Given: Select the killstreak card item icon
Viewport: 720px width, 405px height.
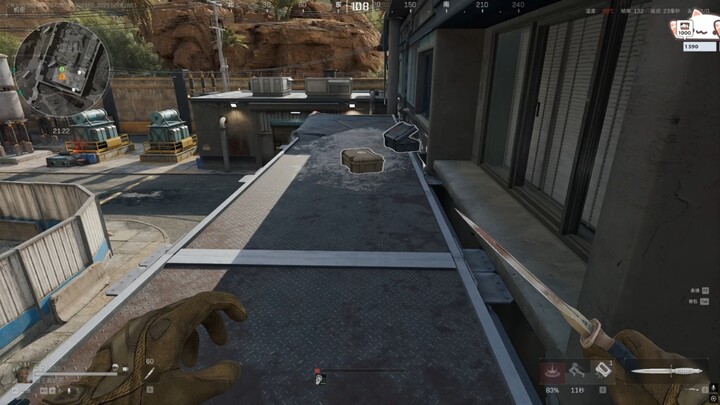Looking at the screenshot, I should point(602,369).
